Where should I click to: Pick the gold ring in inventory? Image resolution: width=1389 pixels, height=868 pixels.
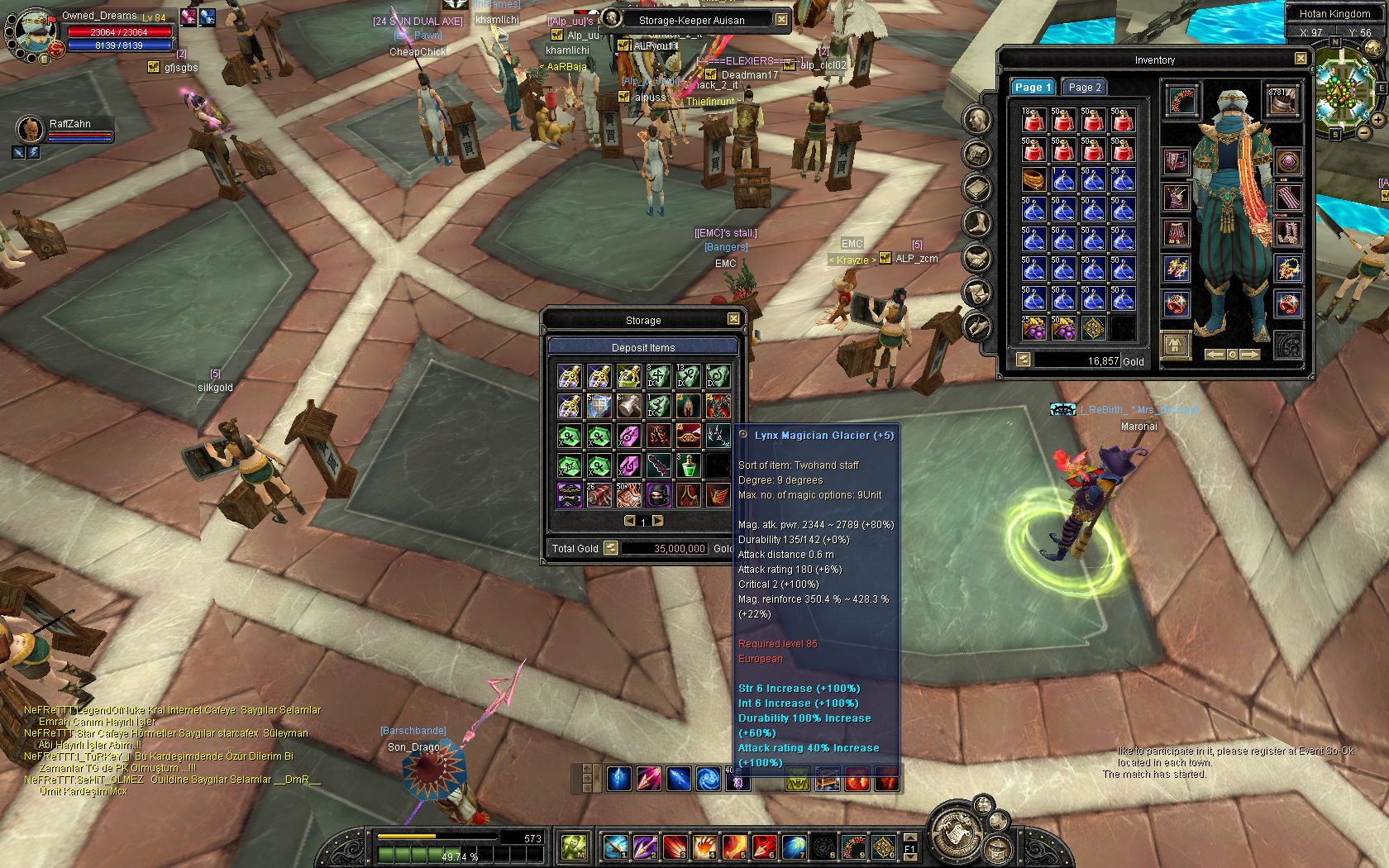tap(1033, 179)
